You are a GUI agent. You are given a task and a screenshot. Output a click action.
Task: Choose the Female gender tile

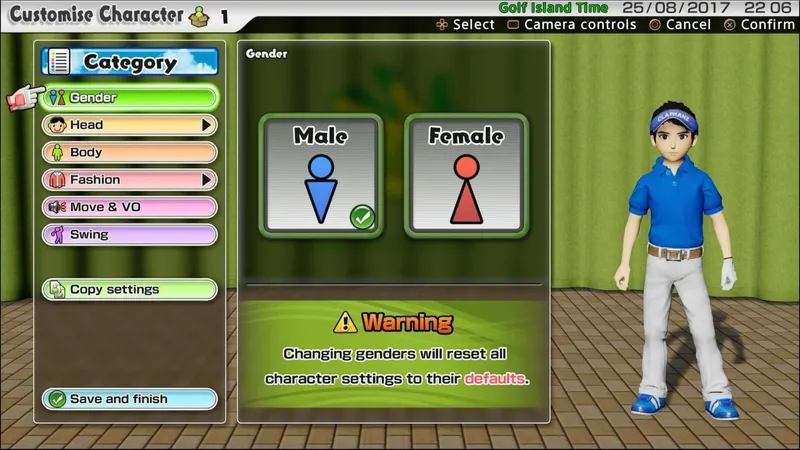[x=466, y=176]
